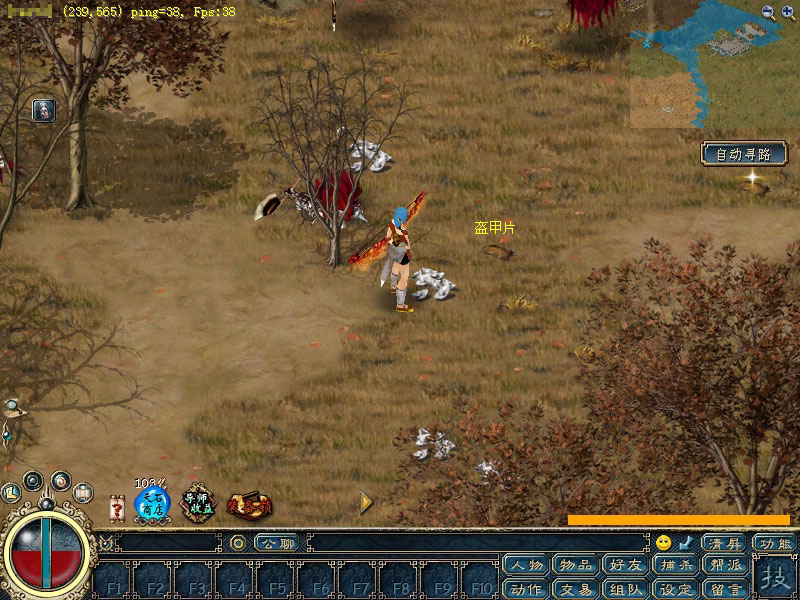Open the yellow smiley emoticon picker
The height and width of the screenshot is (600, 800).
[x=664, y=543]
